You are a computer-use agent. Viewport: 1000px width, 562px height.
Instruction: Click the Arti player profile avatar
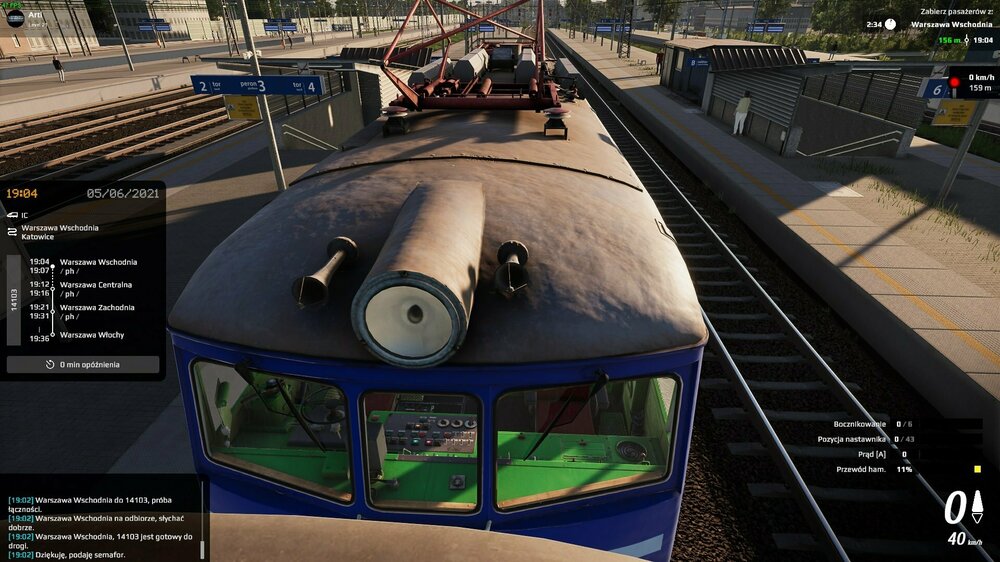point(15,17)
